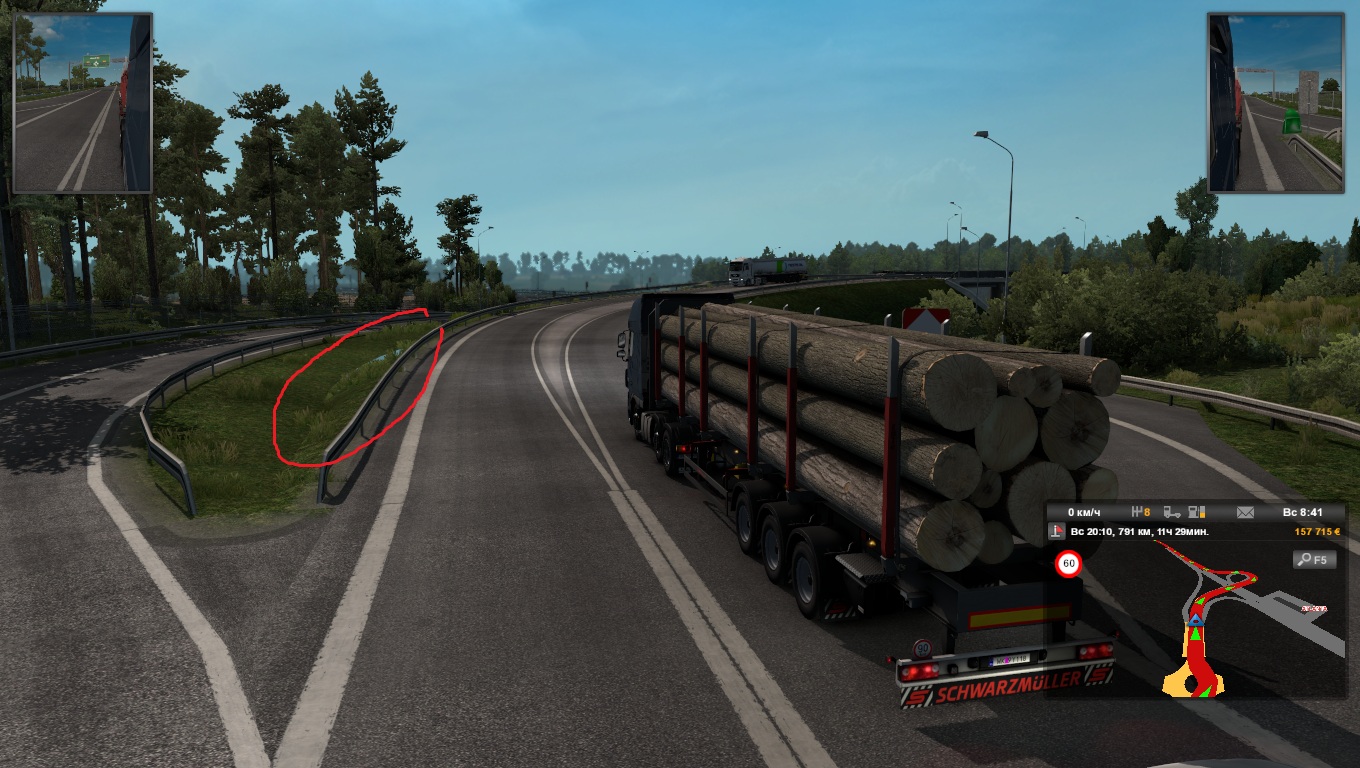Click the truck and trailer status icon
Viewport: 1360px width, 768px height.
[x=1174, y=512]
